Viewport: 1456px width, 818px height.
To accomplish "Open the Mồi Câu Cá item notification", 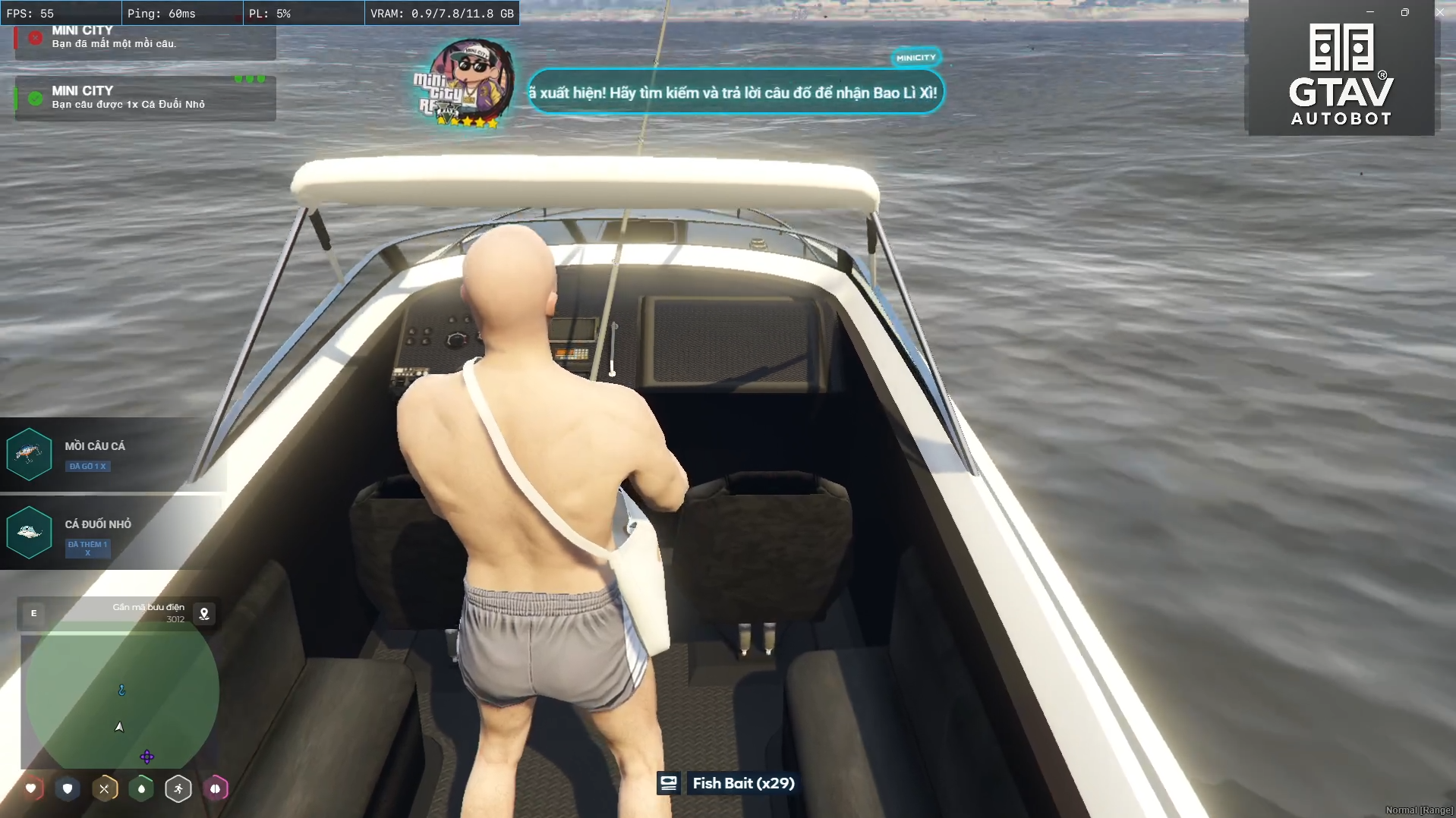I will [x=112, y=455].
